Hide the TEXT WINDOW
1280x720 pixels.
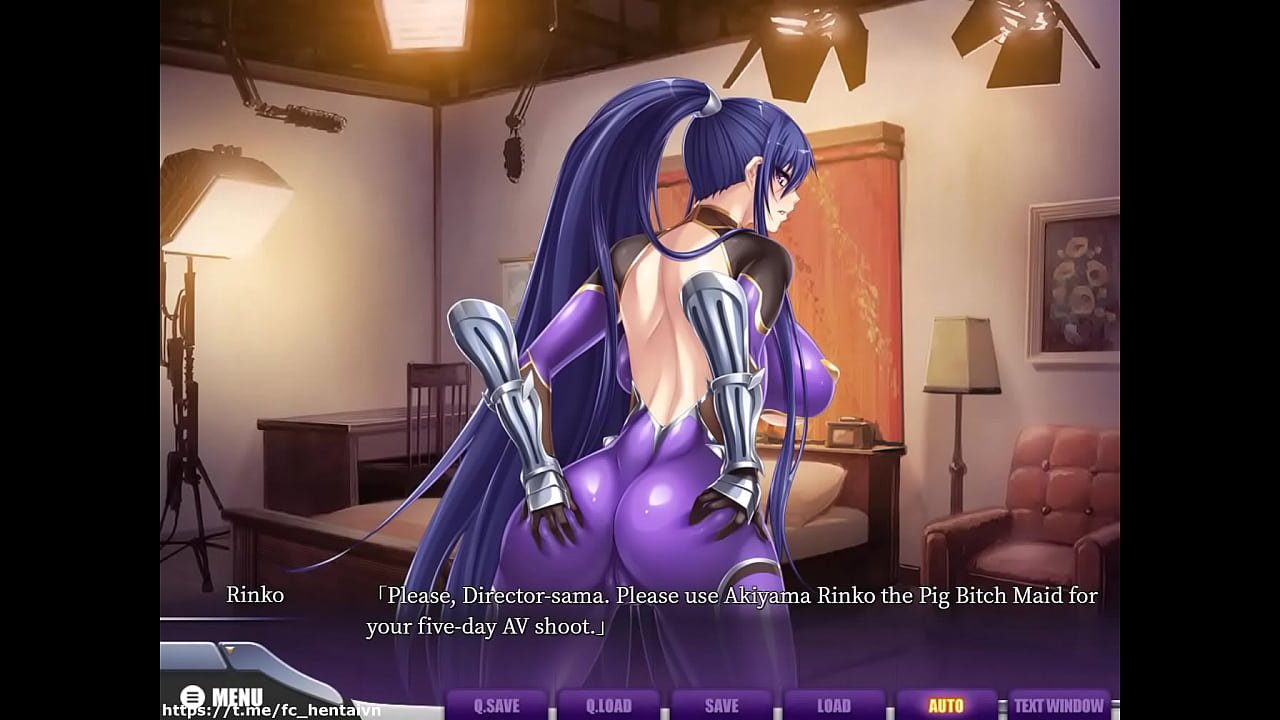click(x=1059, y=705)
